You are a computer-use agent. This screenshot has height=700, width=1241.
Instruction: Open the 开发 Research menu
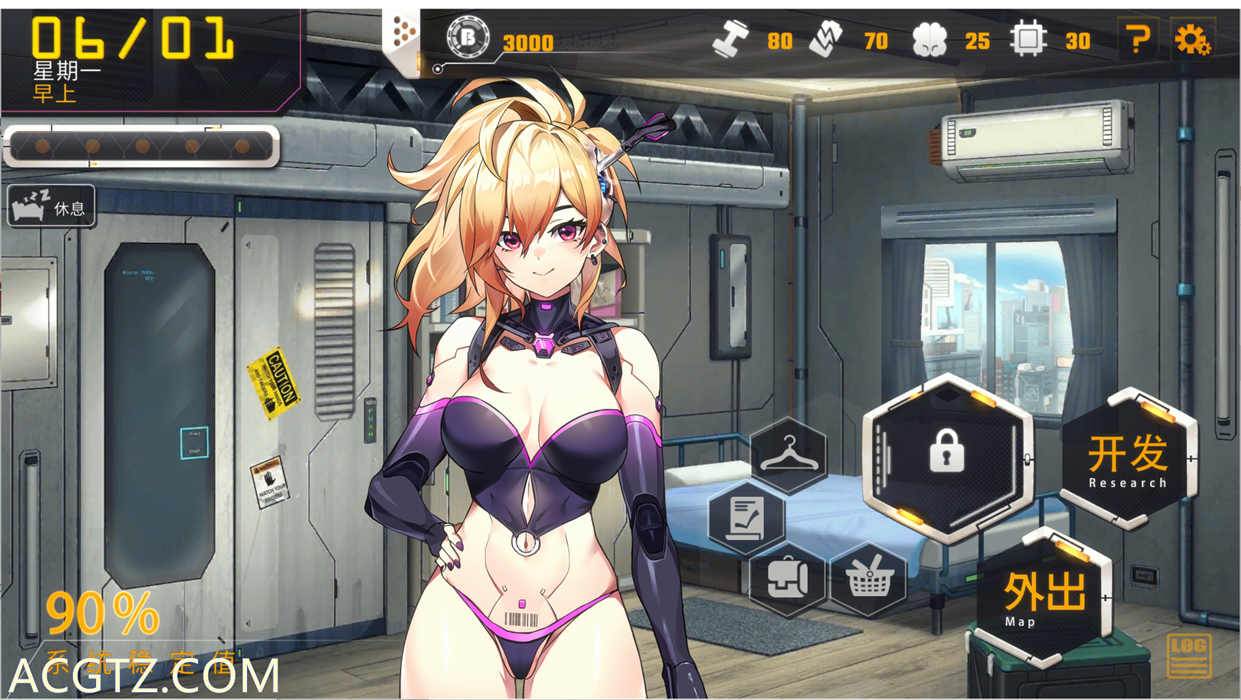[1128, 458]
